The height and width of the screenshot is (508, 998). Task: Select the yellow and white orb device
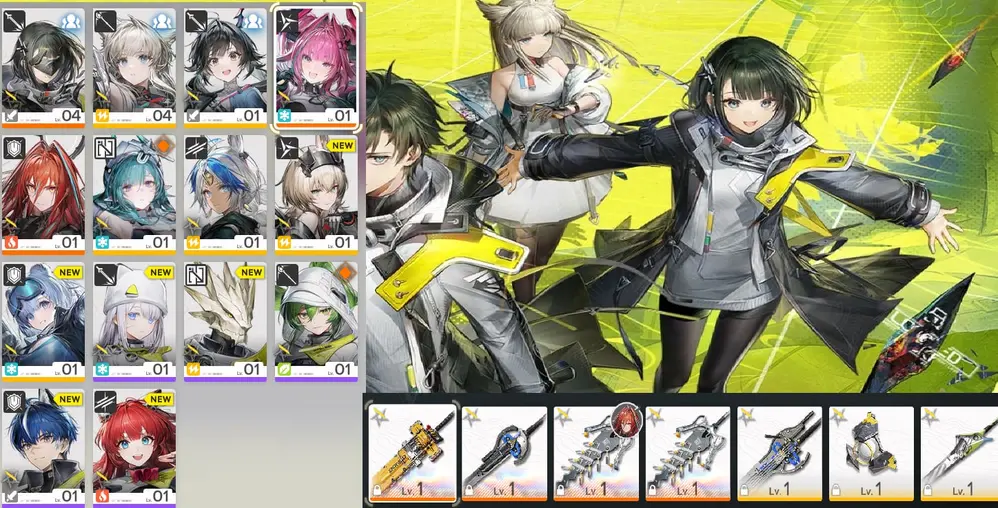871,453
